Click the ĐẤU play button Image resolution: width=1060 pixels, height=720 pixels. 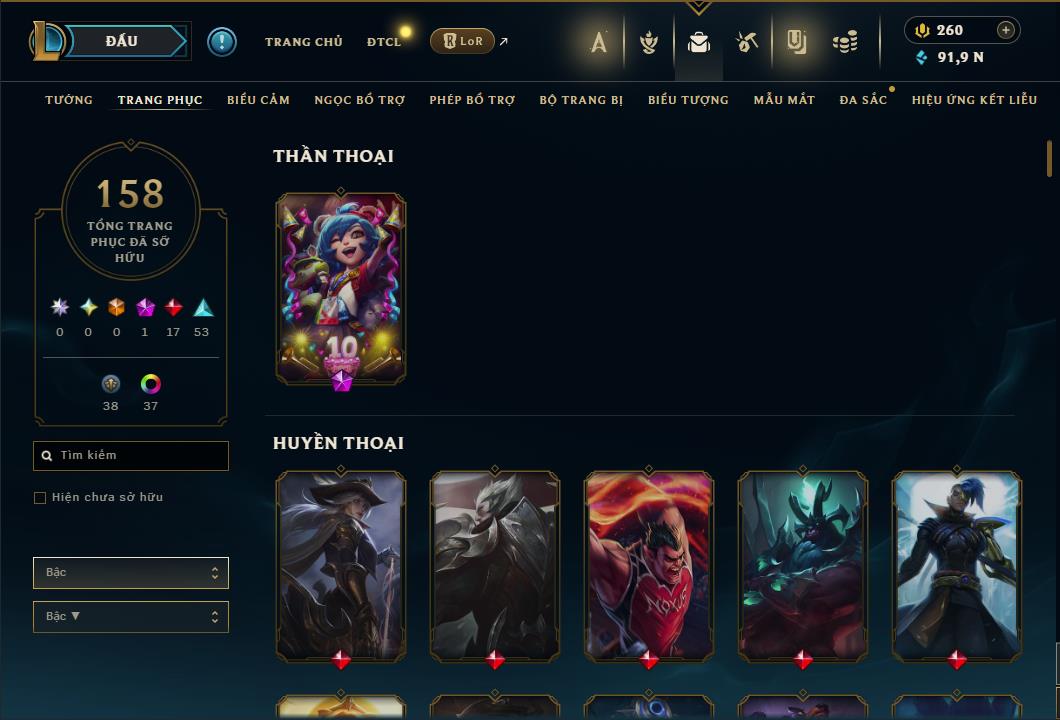pyautogui.click(x=122, y=41)
